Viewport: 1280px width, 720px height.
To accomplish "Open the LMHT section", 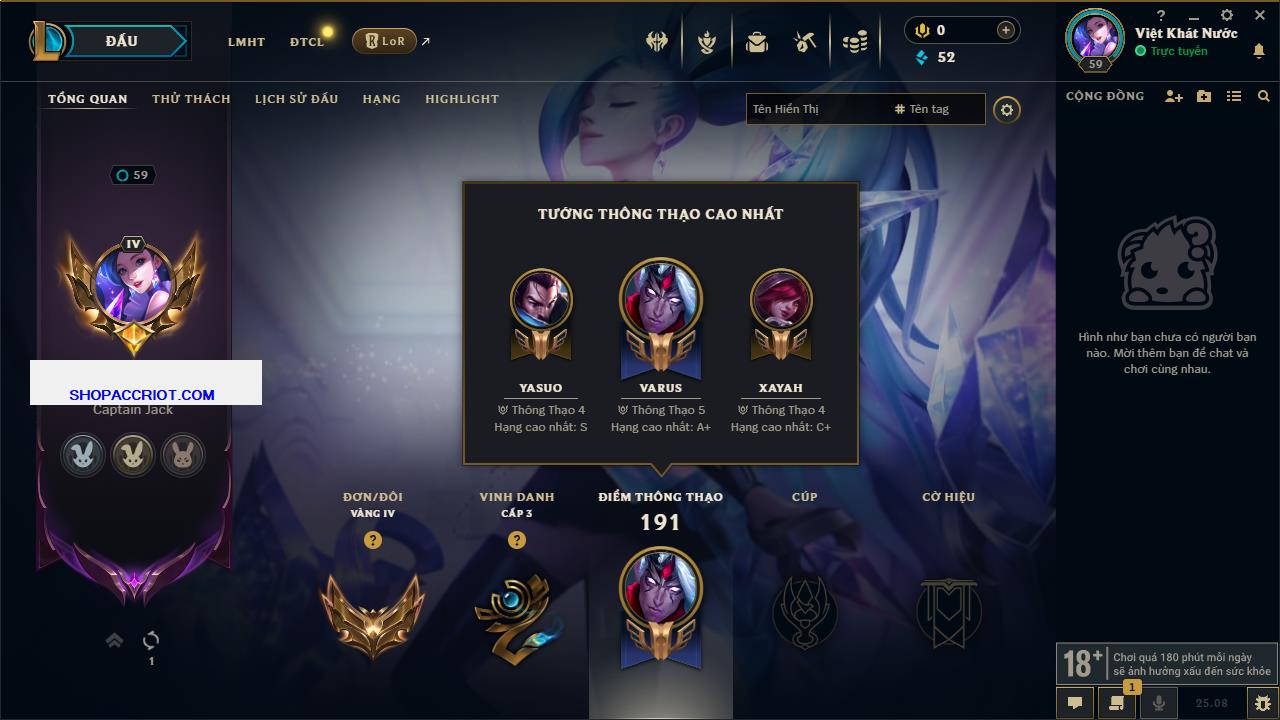I will point(246,42).
